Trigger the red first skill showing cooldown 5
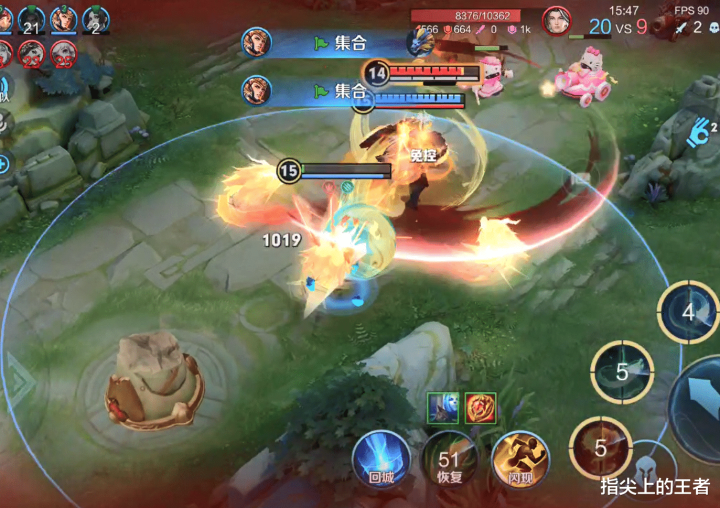This screenshot has height=508, width=720. click(600, 448)
